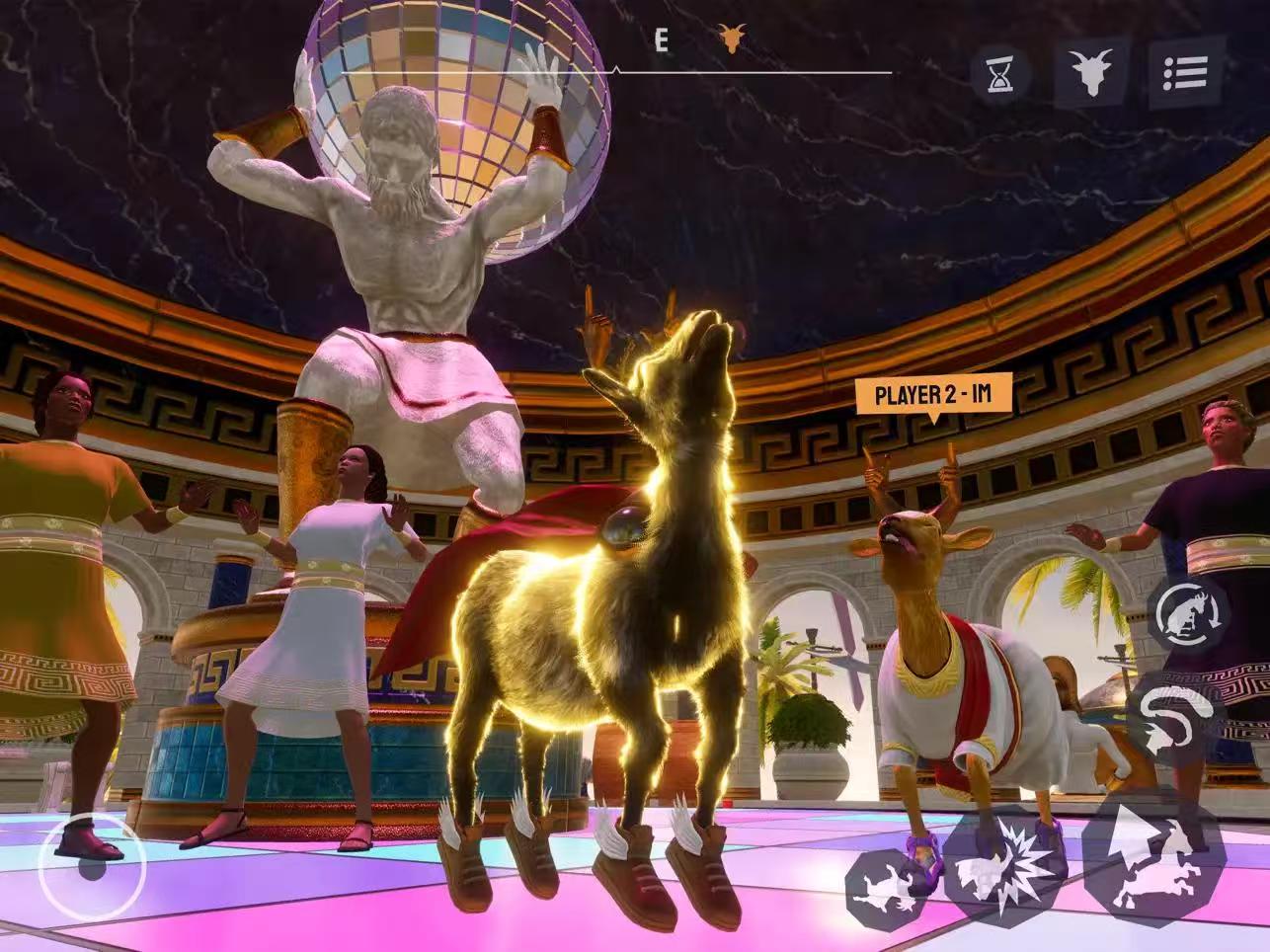Activate the circular-arrow goat flip button
Screen dimensions: 1270x952
pos(1188,614)
